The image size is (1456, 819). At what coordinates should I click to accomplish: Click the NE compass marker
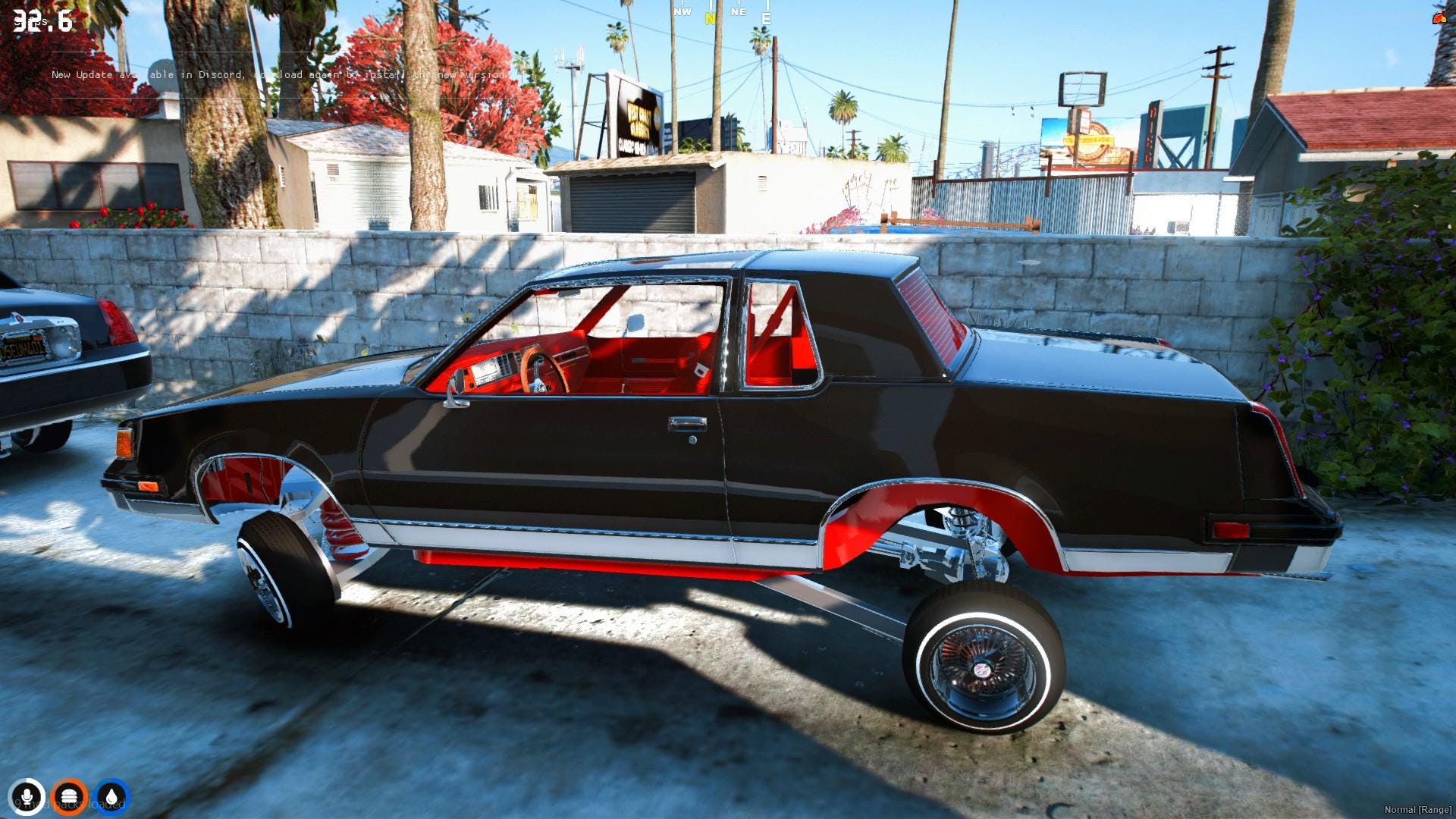coord(736,12)
